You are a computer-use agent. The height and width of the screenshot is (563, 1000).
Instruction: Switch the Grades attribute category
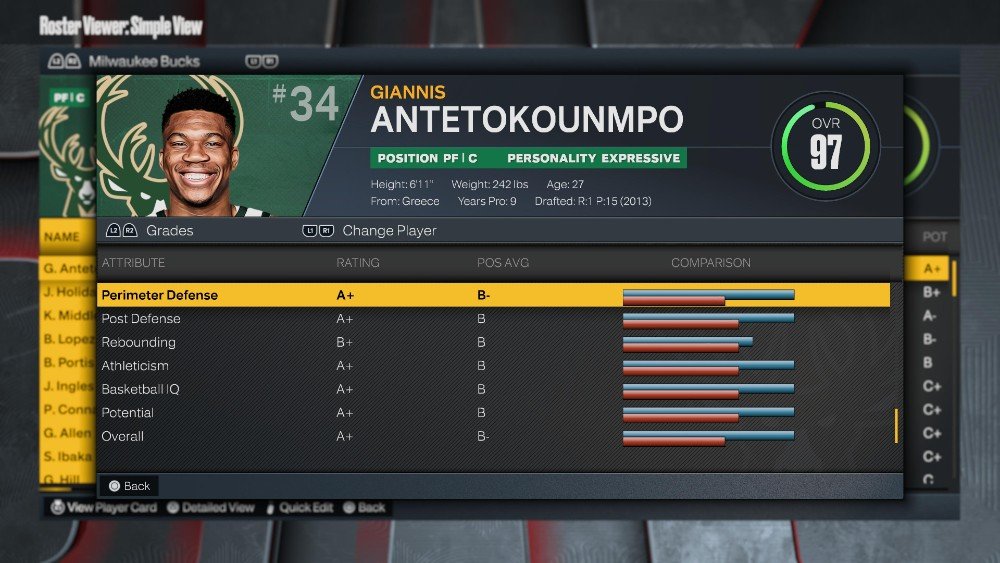(150, 231)
